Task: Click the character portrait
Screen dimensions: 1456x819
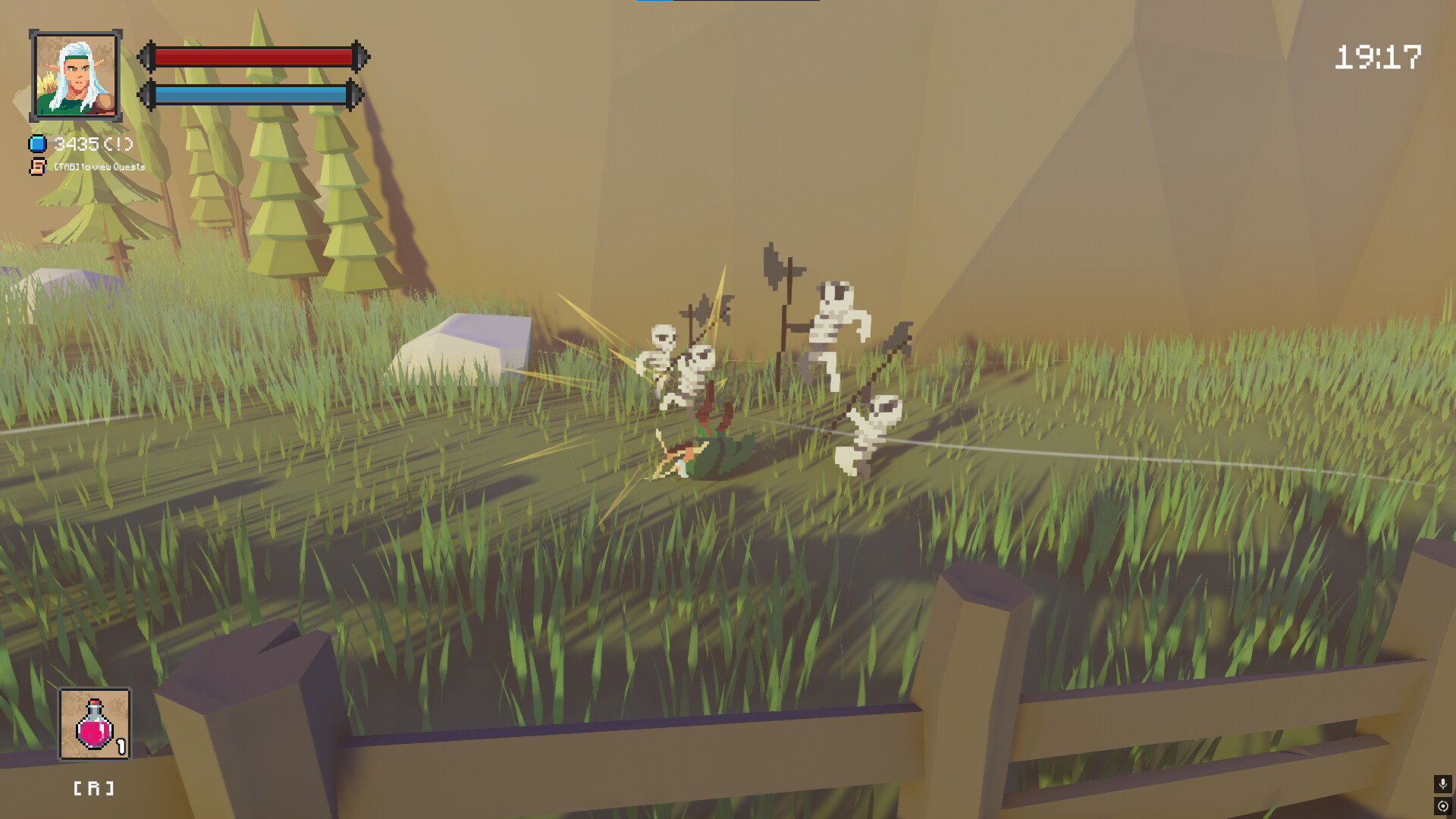Action: [x=74, y=74]
